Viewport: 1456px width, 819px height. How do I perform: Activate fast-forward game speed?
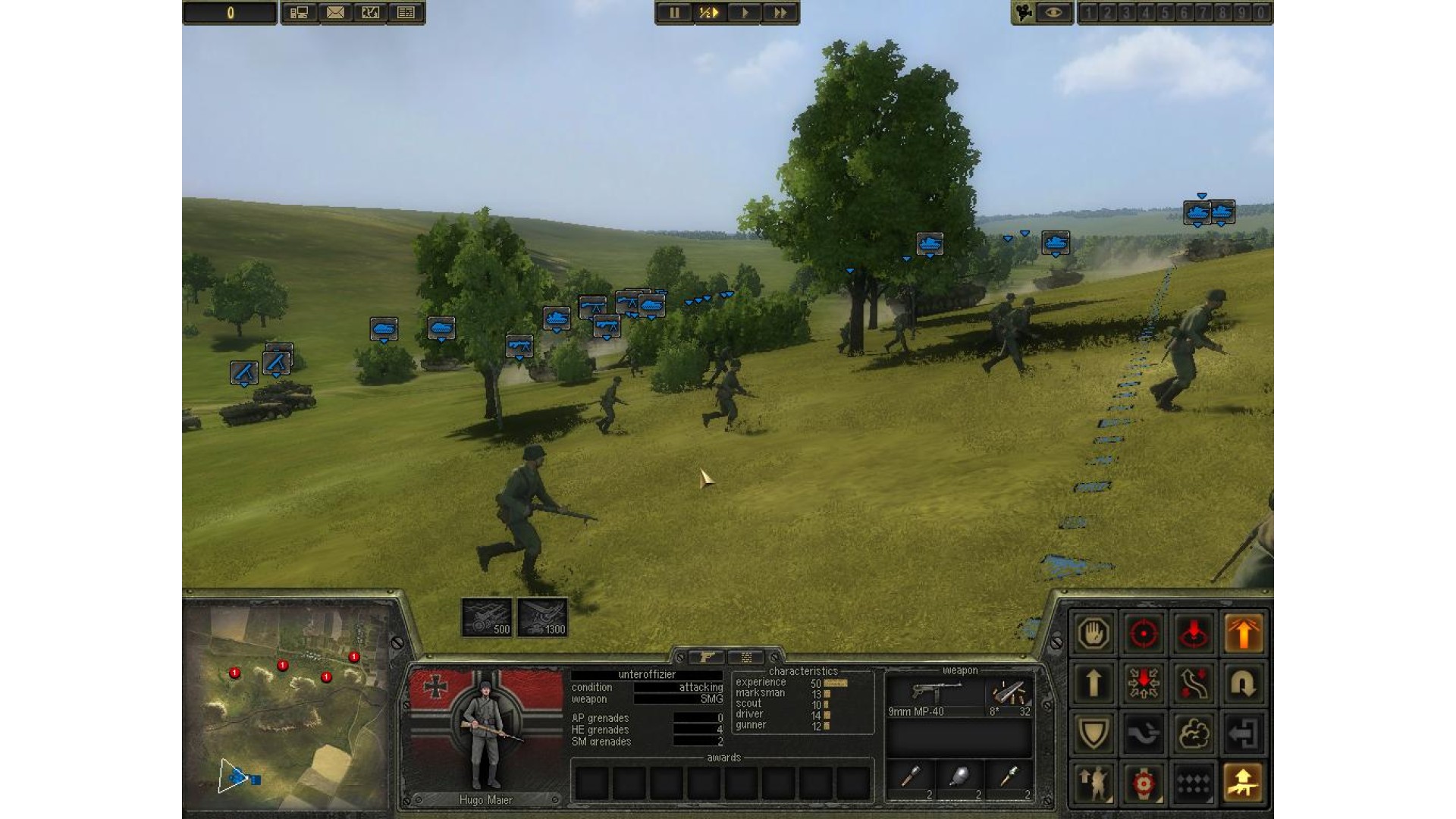coord(780,13)
